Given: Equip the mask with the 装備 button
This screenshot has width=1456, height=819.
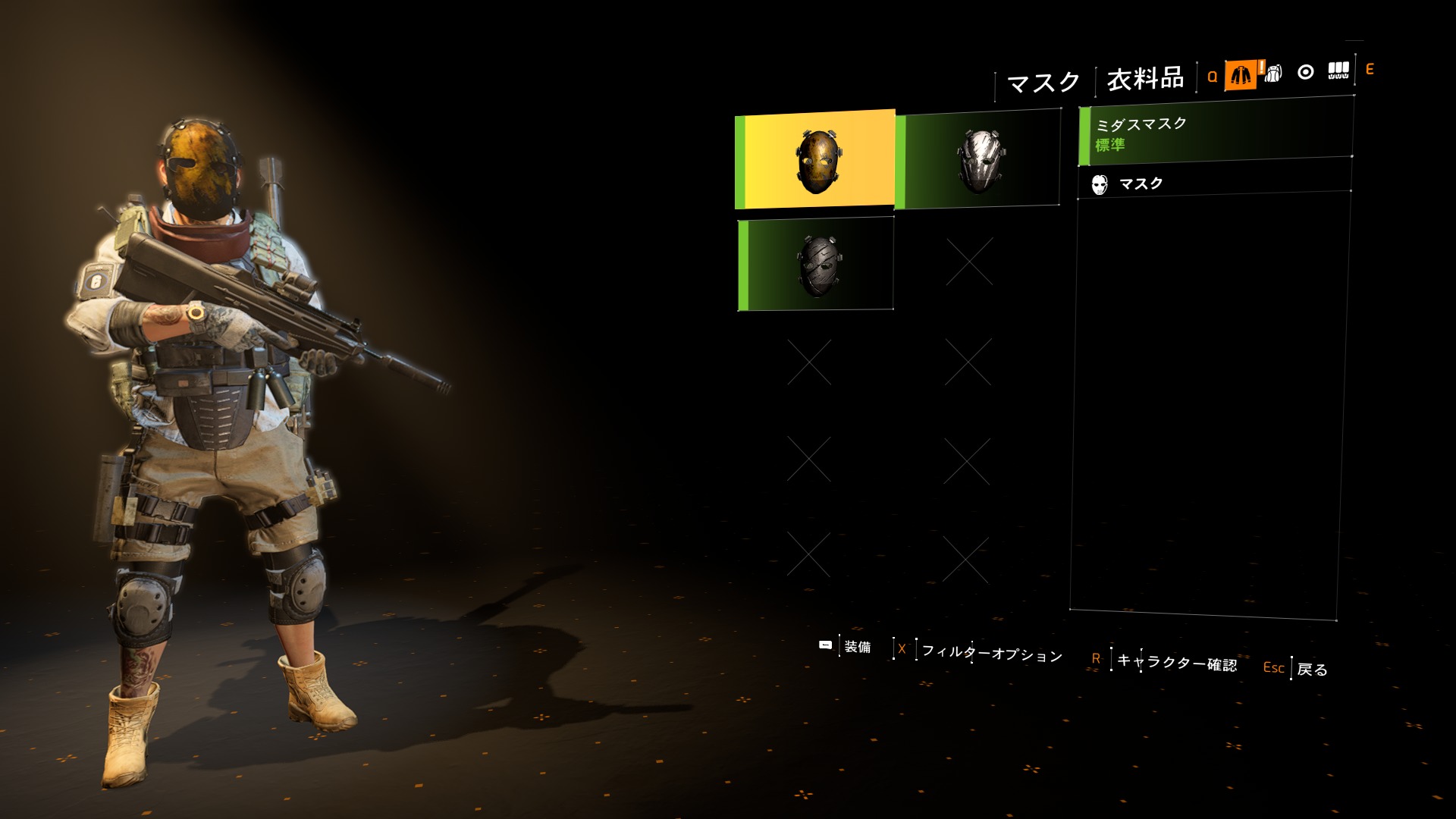Looking at the screenshot, I should (856, 647).
